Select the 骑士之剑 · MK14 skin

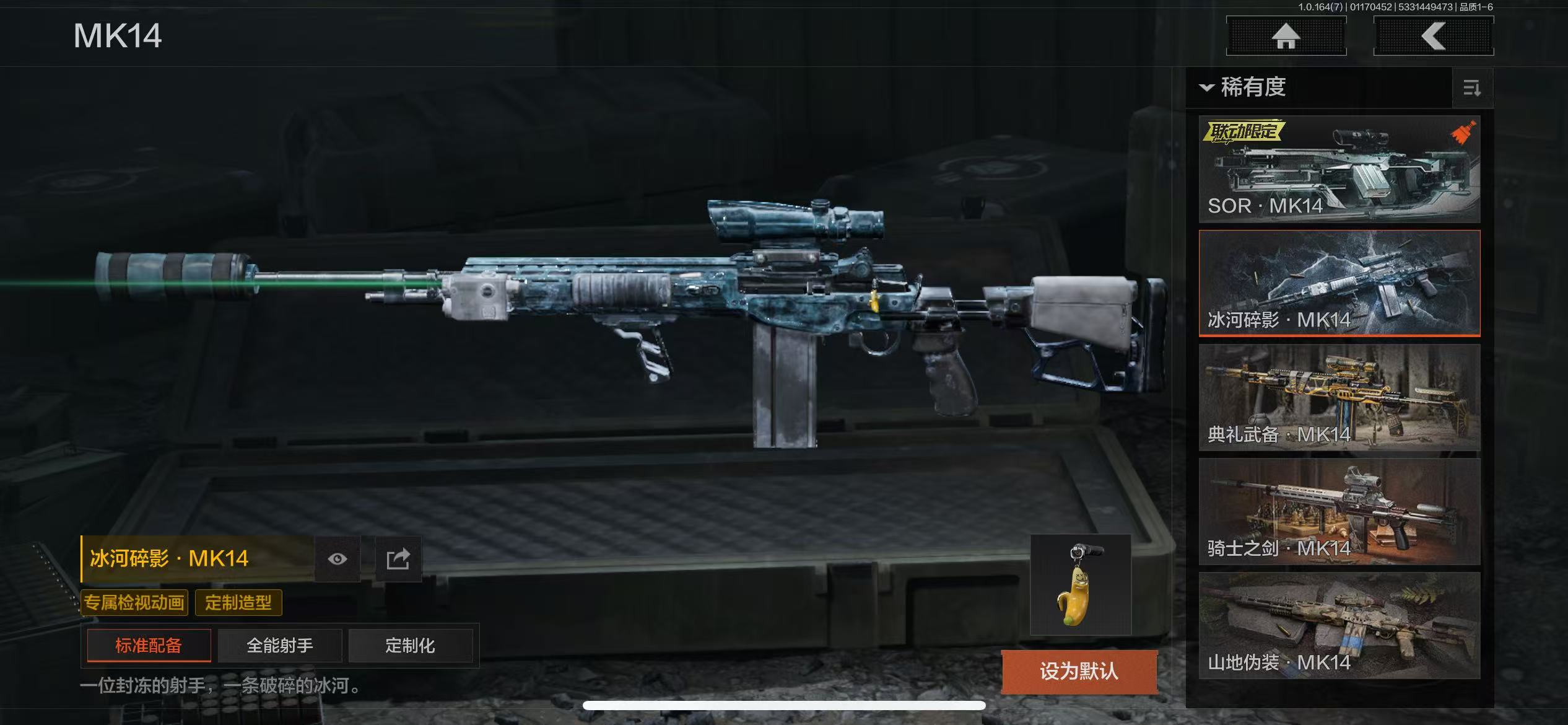1339,511
